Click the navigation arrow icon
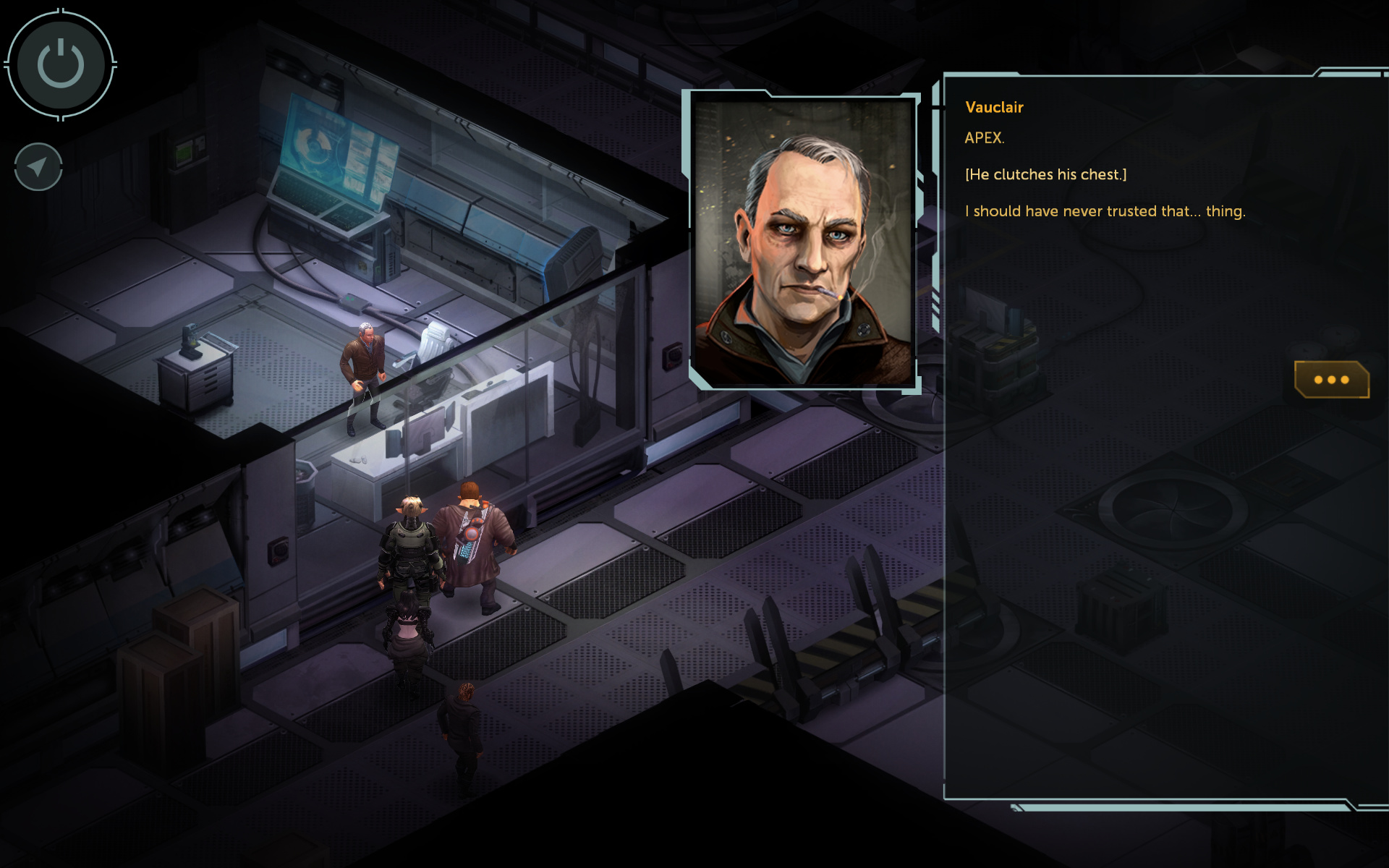This screenshot has height=868, width=1389. [38, 167]
